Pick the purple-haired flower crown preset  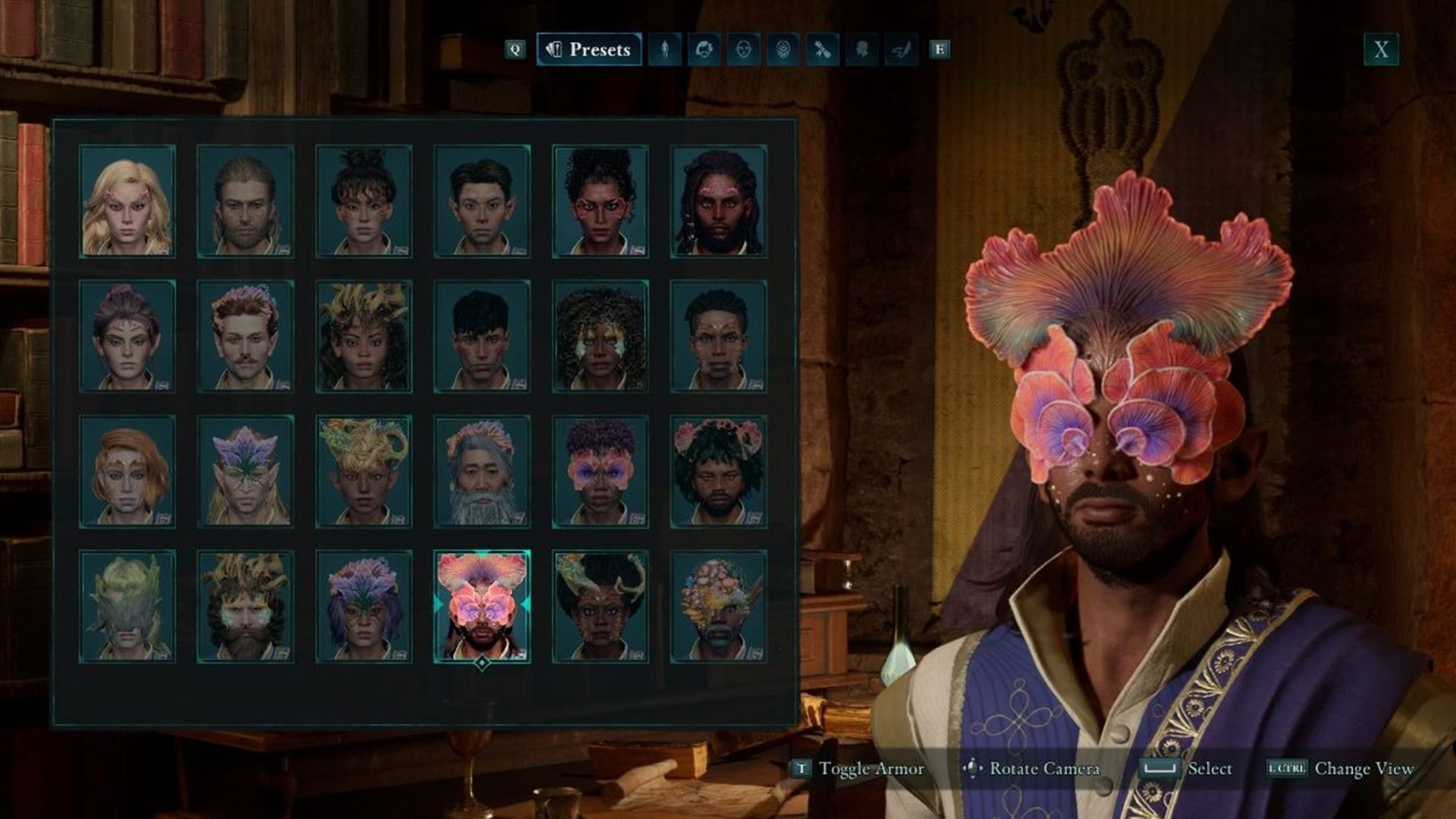coord(364,606)
